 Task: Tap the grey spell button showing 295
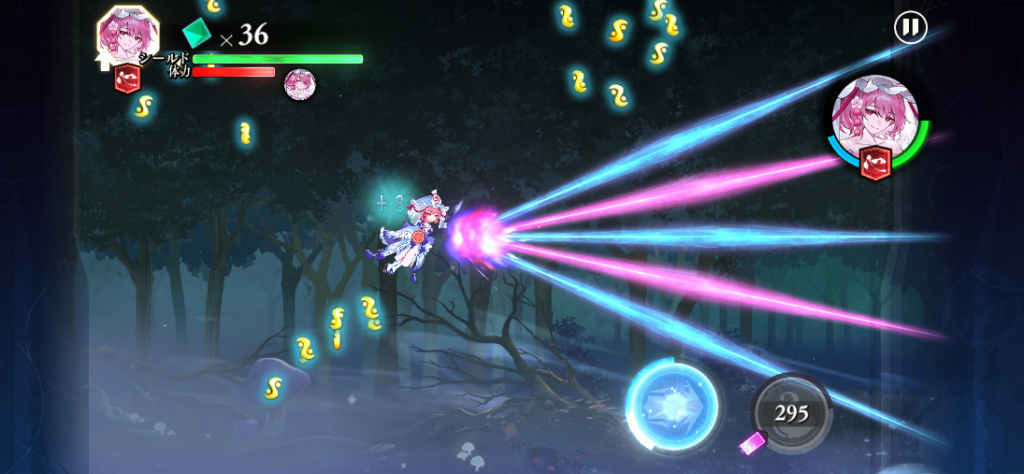click(x=792, y=412)
